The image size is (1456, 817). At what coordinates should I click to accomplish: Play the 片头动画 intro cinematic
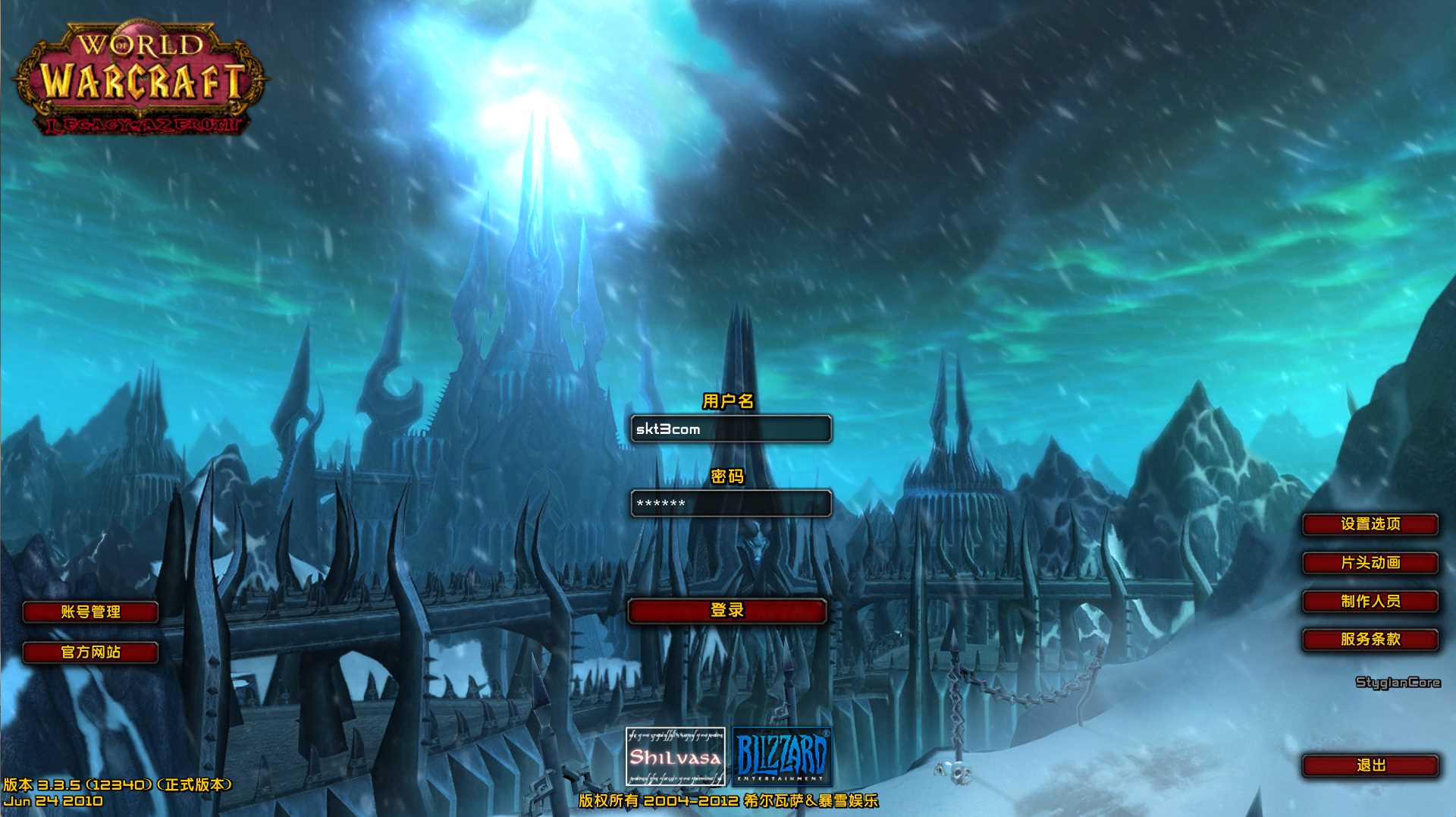[x=1370, y=563]
